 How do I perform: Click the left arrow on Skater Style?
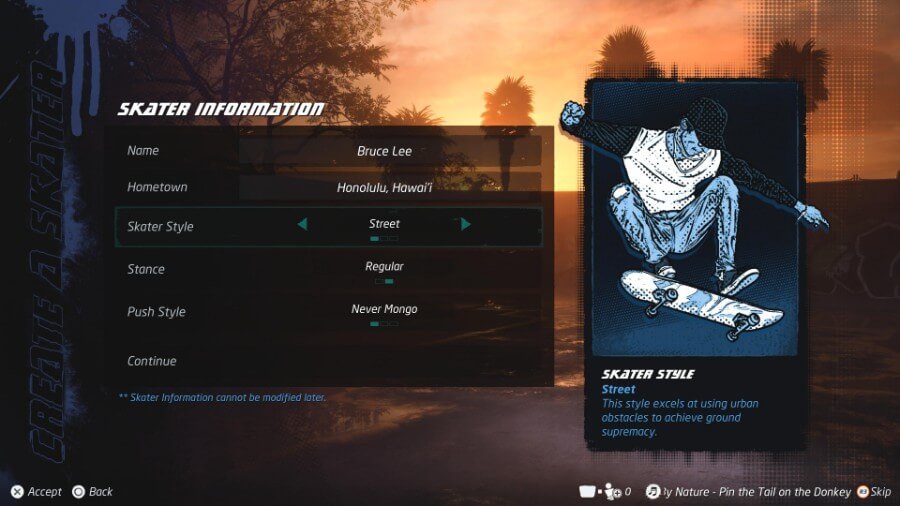click(302, 225)
